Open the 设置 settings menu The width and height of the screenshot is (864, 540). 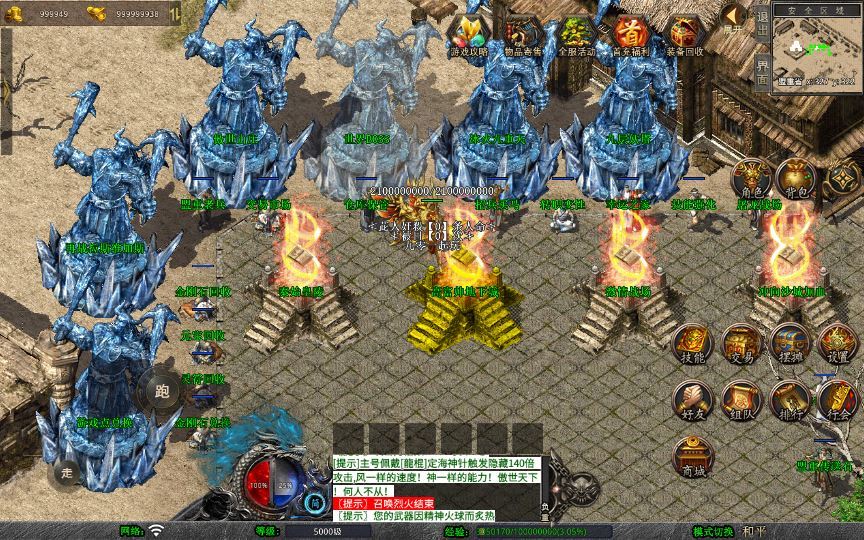pyautogui.click(x=838, y=343)
